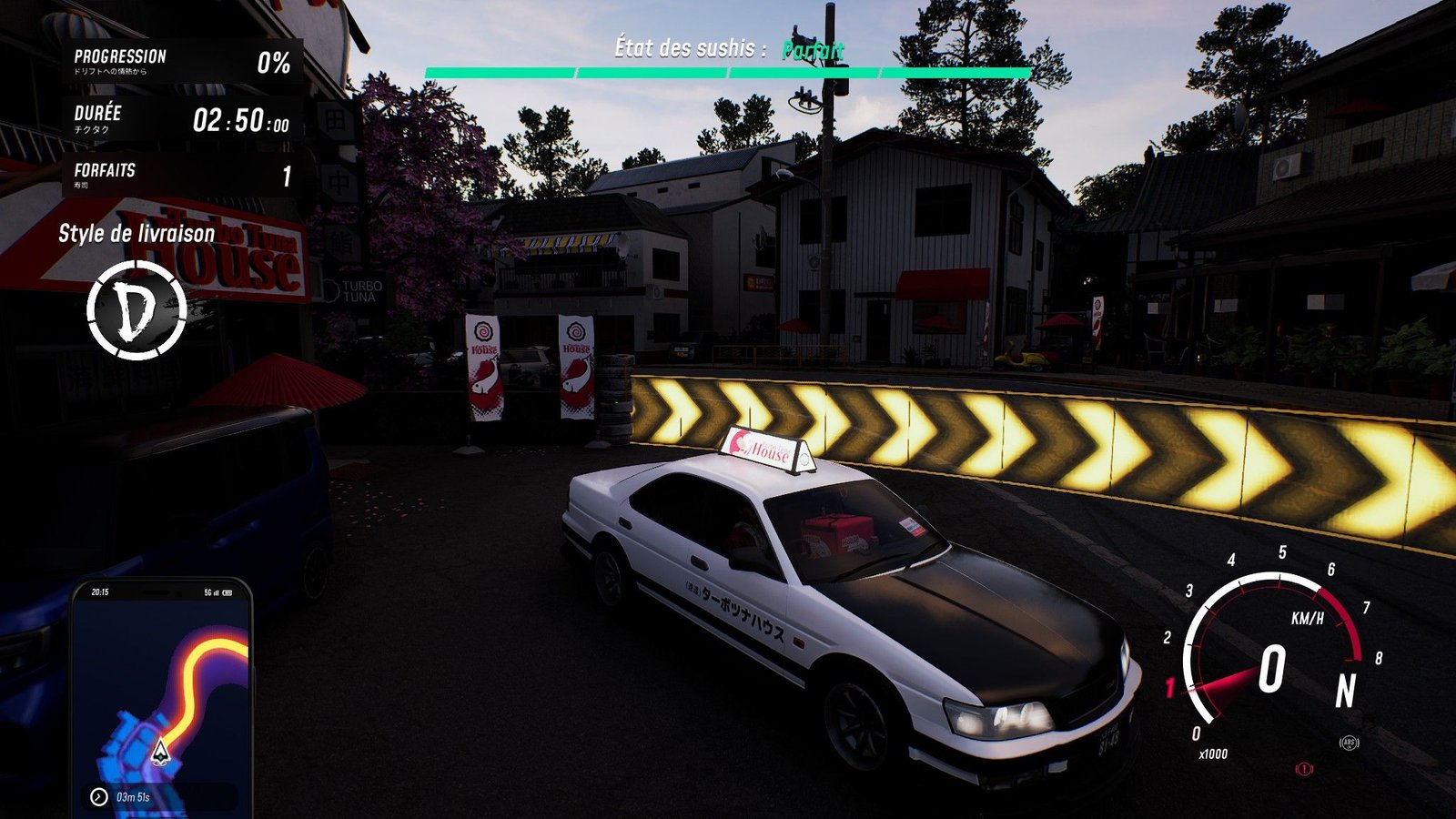This screenshot has width=1456, height=819.
Task: Select the ABS indicator icon
Action: pyautogui.click(x=1349, y=743)
